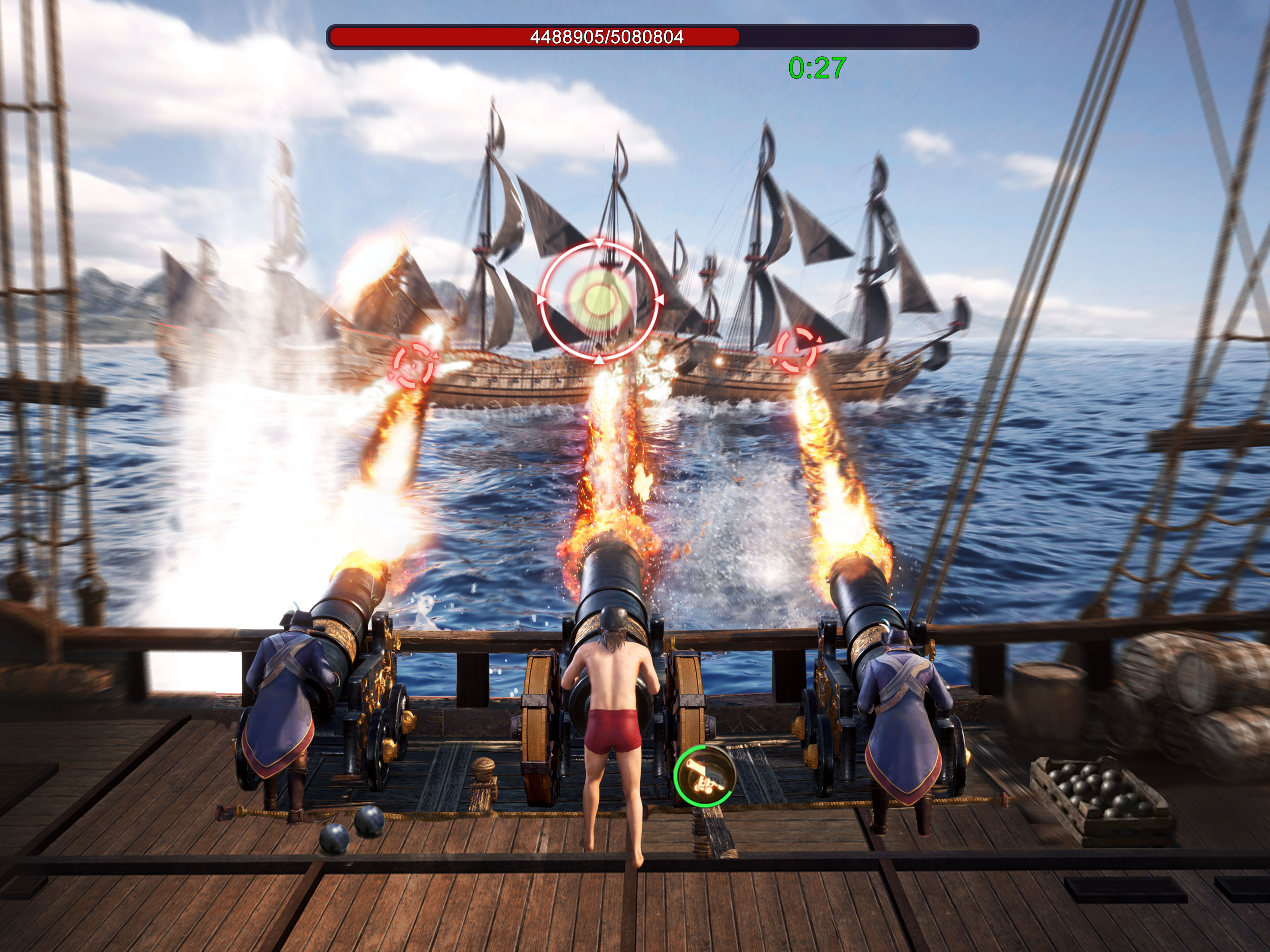Fire at the large white crosshair target
Viewport: 1270px width, 952px height.
point(598,300)
